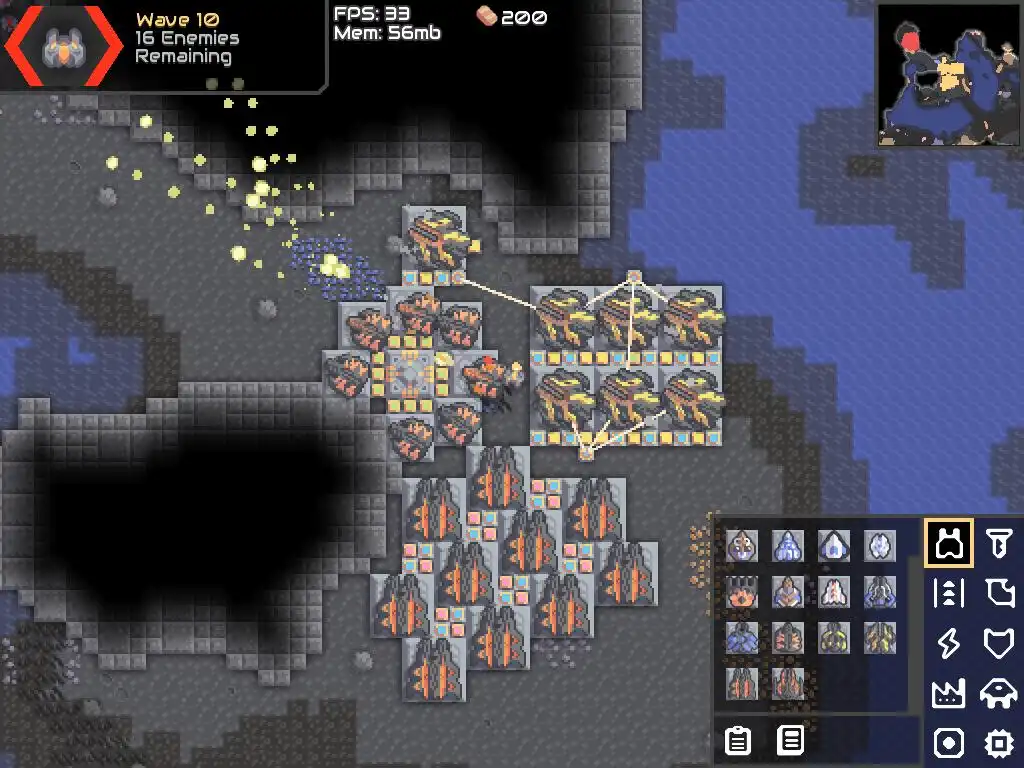Screen dimensions: 1024x768
Task: Choose the circle-in-octagon effect category
Action: pyautogui.click(x=948, y=743)
